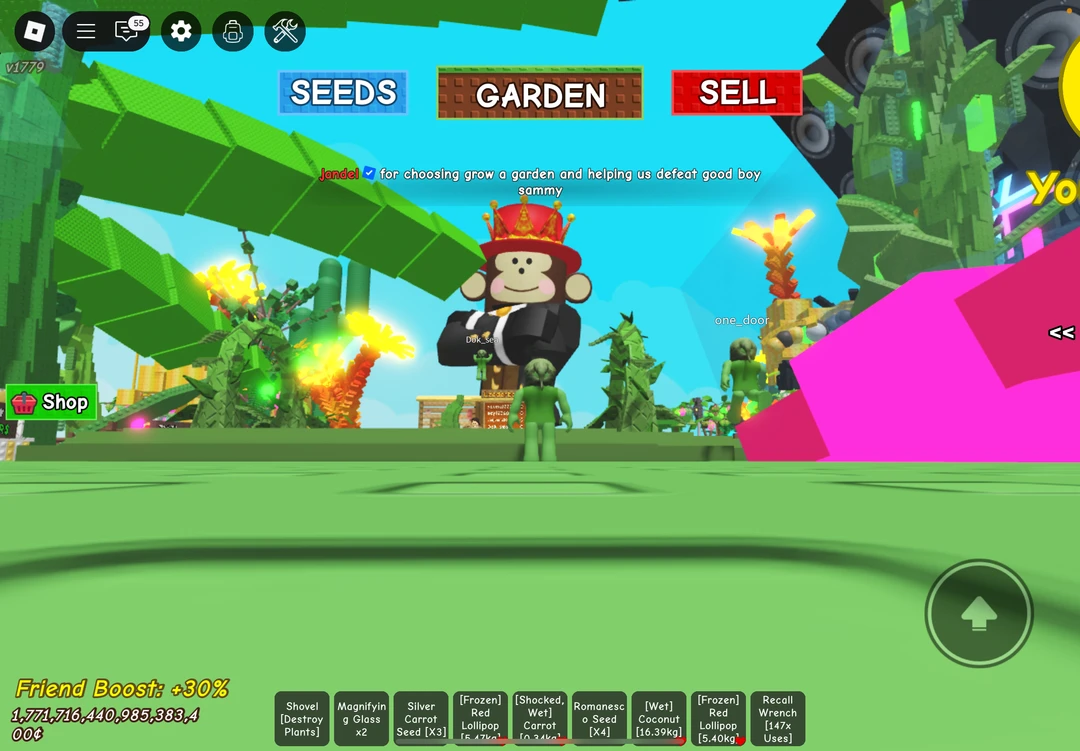Choose the 5.40kg Frozen Red Lollipop

click(x=718, y=718)
